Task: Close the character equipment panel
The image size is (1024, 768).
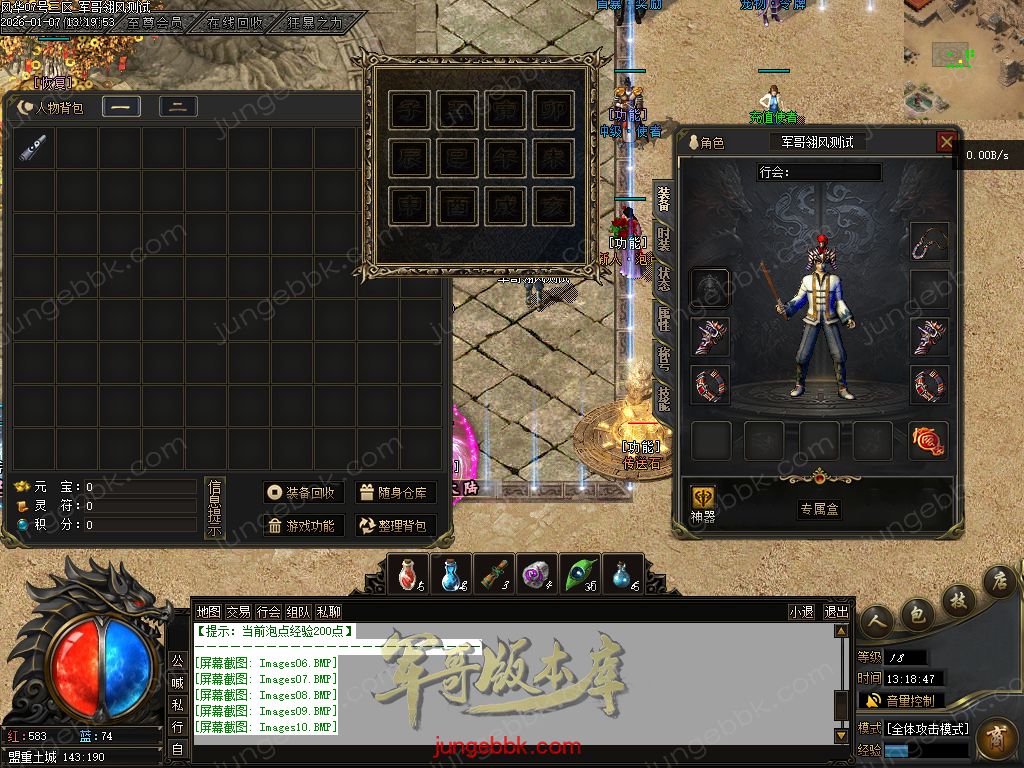Action: (x=946, y=142)
